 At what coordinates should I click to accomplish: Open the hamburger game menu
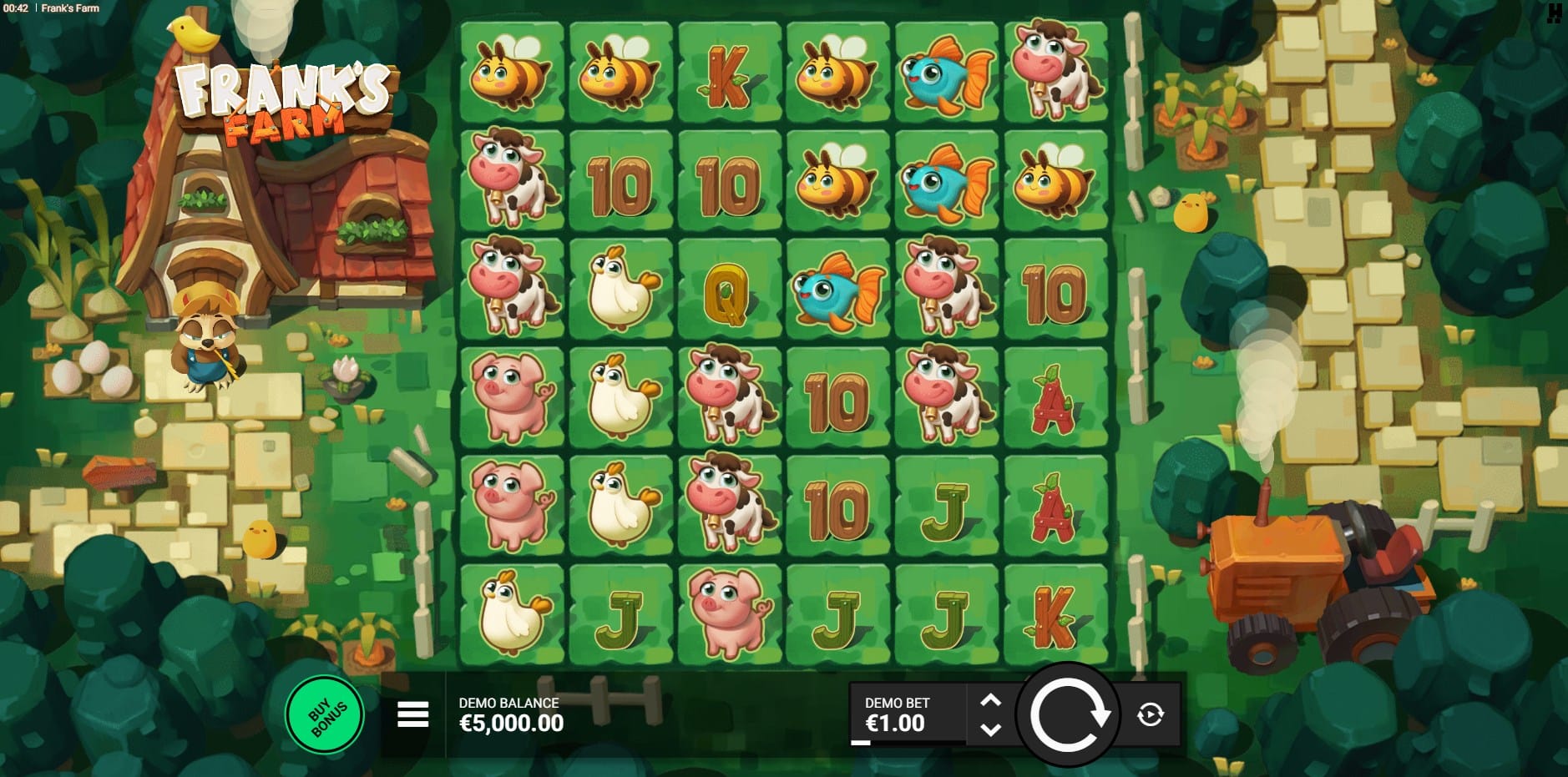[412, 714]
